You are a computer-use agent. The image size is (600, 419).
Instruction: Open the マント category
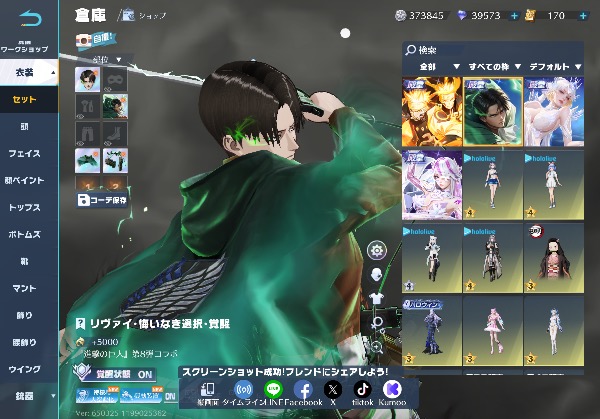25,288
